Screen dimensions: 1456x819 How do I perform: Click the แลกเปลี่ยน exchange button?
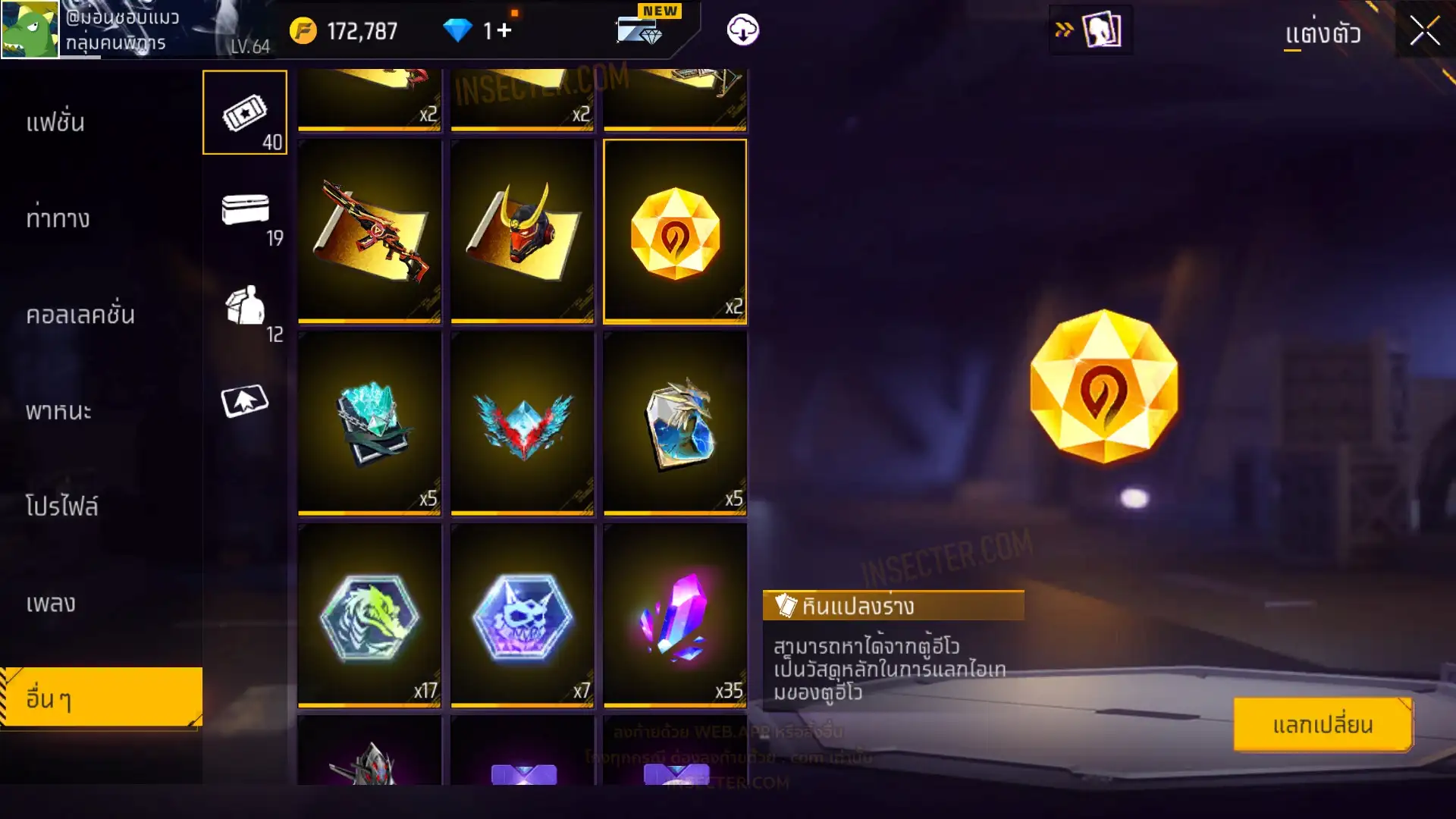point(1323,725)
